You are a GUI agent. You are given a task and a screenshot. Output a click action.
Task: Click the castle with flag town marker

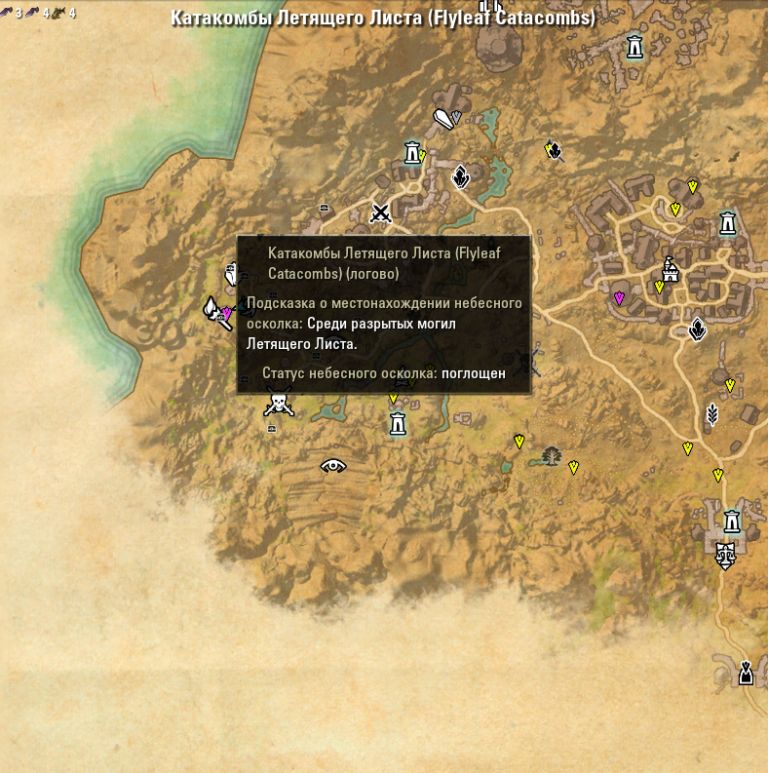[x=670, y=268]
